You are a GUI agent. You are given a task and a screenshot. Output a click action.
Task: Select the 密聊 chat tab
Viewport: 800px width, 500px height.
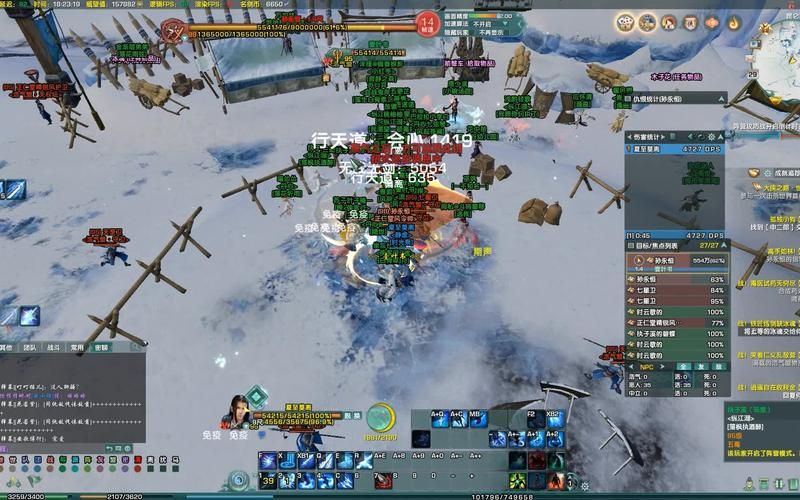coord(102,347)
